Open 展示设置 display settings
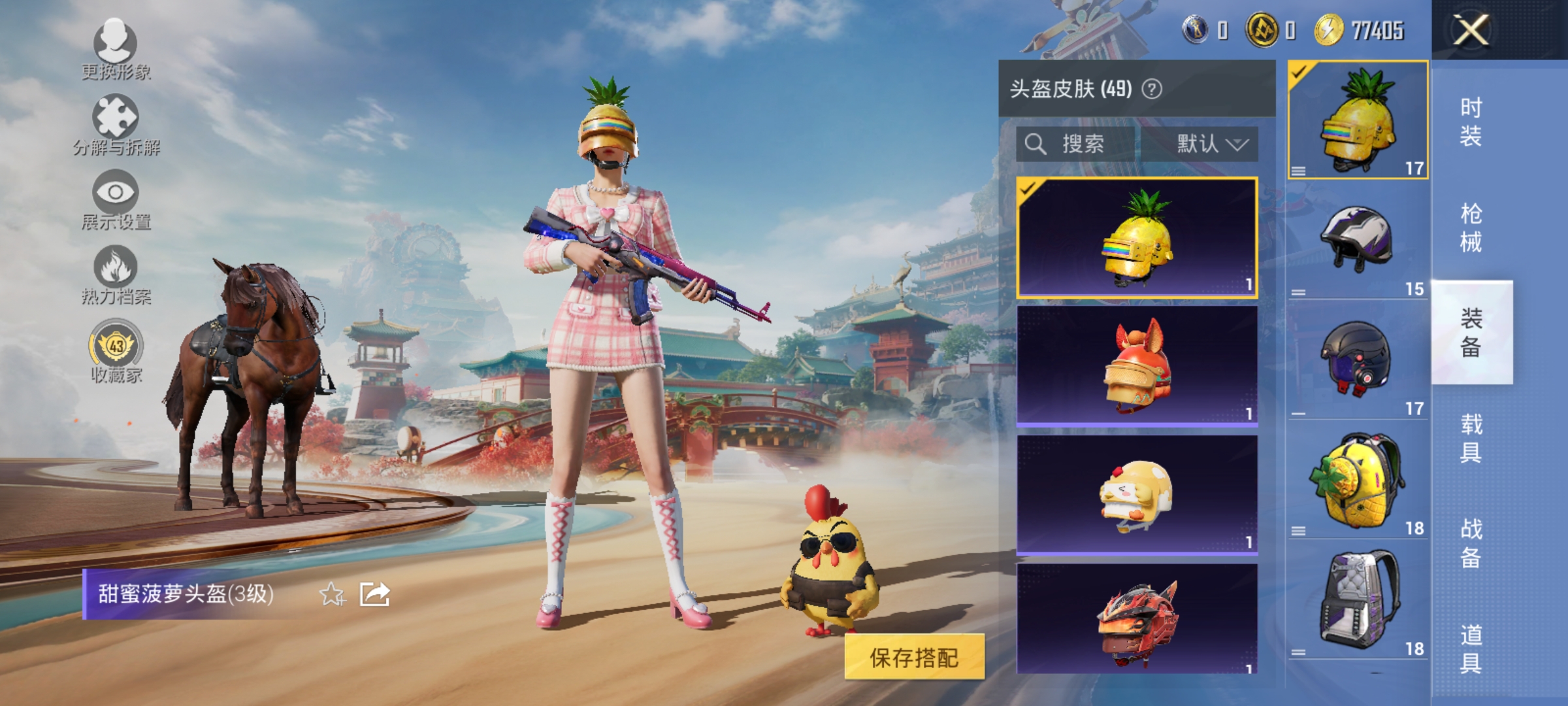The width and height of the screenshot is (1568, 706). click(x=116, y=193)
